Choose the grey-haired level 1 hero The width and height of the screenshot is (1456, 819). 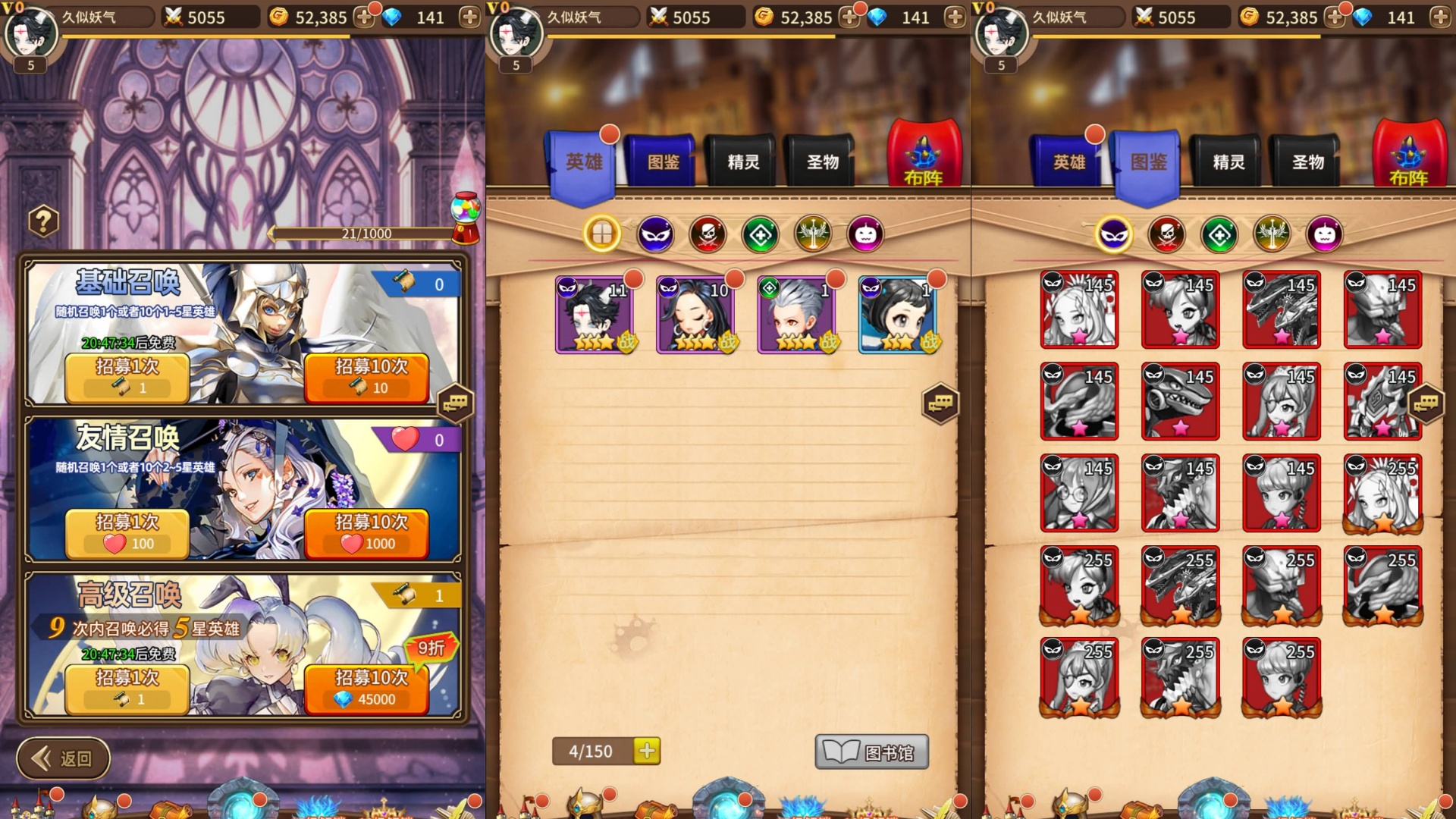tap(798, 315)
